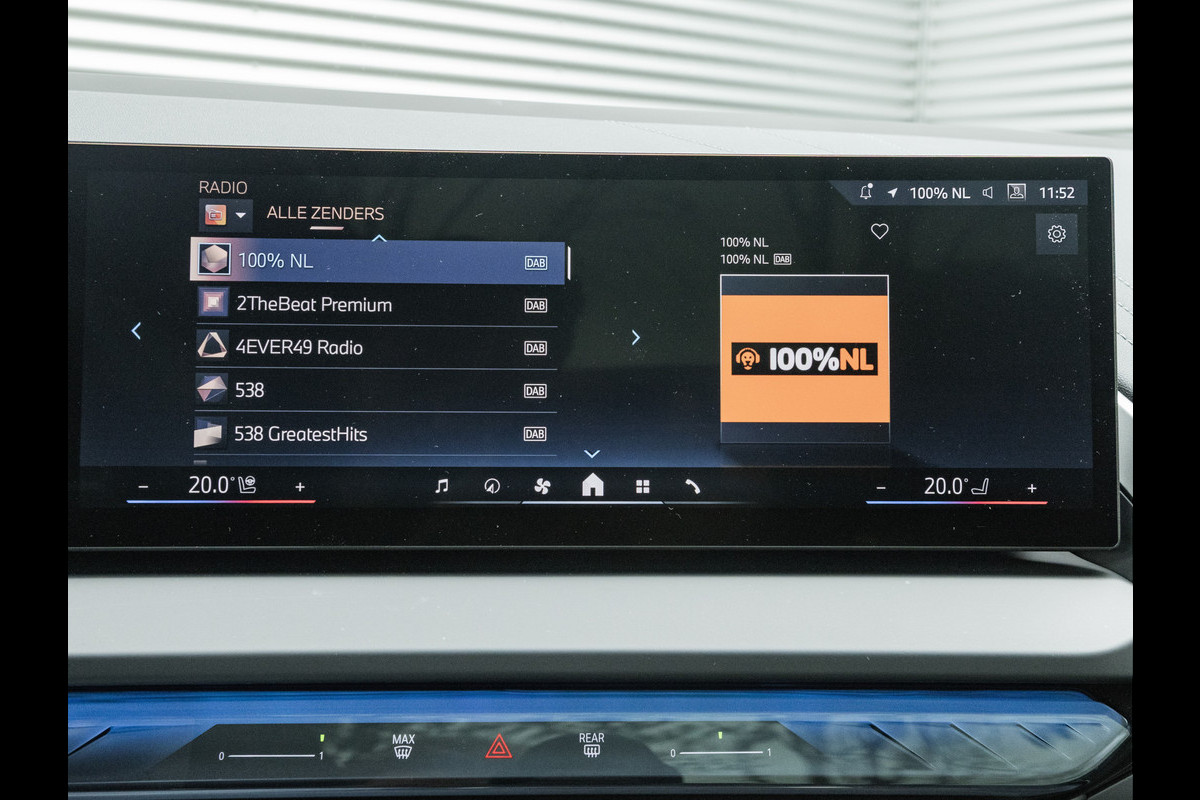The image size is (1200, 800).
Task: Open climate controls with the fan icon
Action: coord(541,487)
